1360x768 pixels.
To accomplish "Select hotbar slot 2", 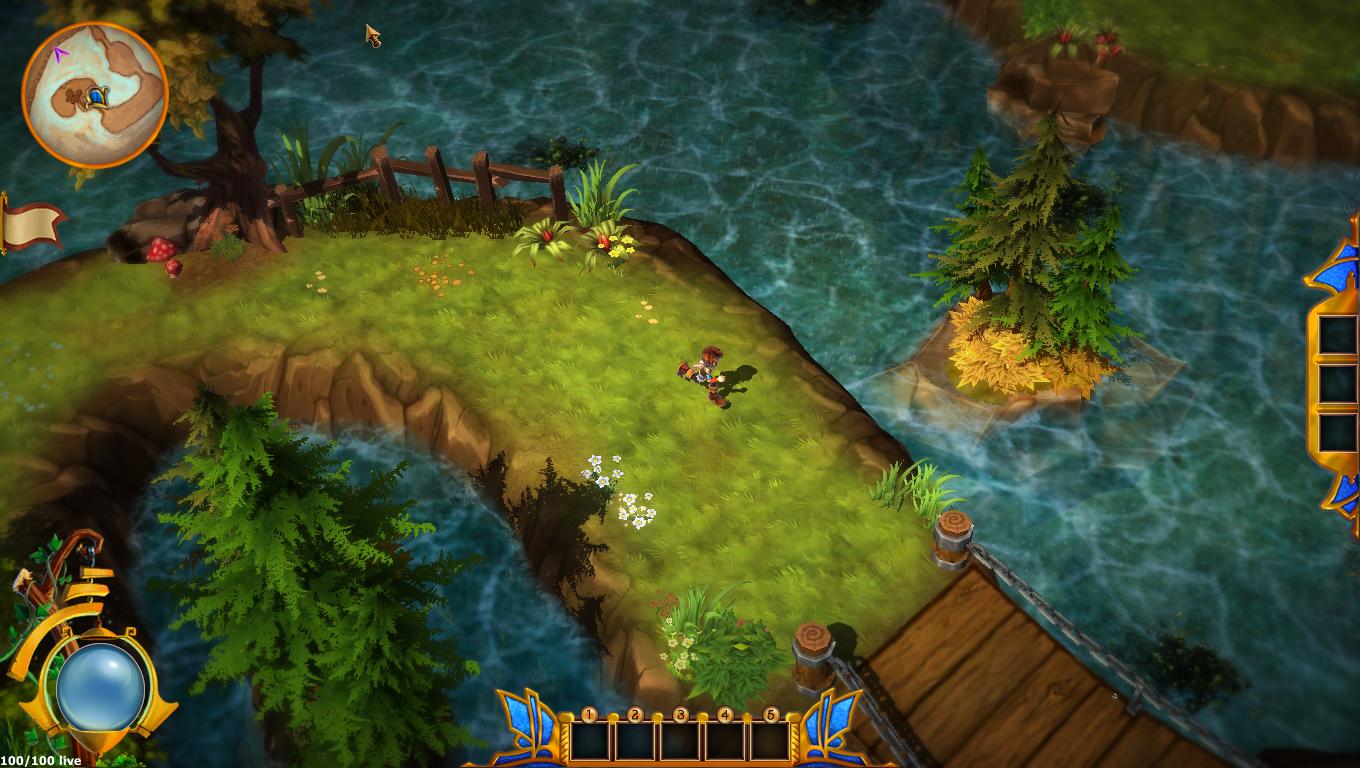I will tap(634, 740).
